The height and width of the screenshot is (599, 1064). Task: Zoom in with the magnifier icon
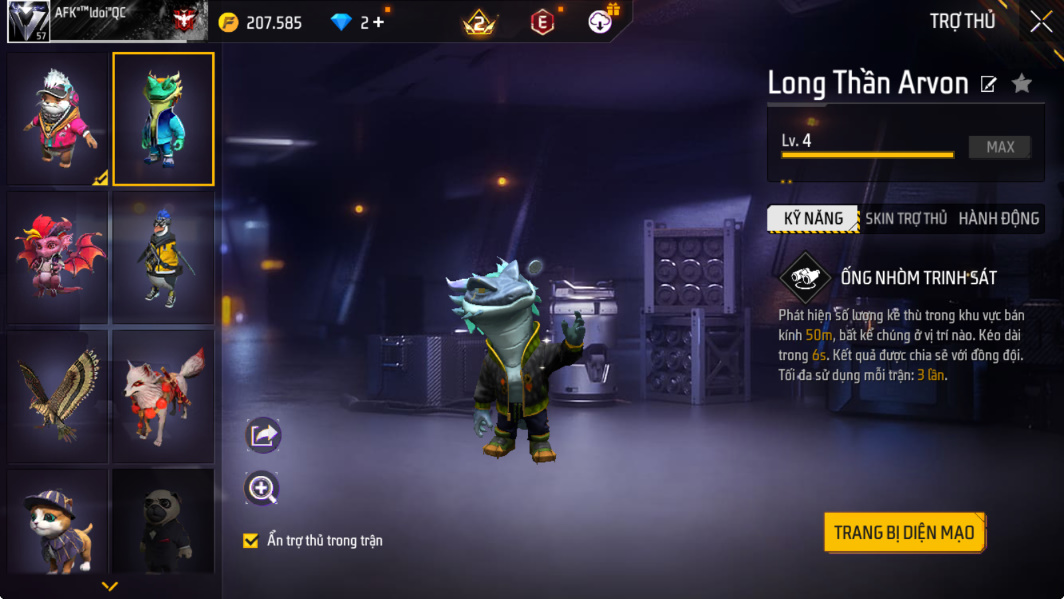point(262,488)
